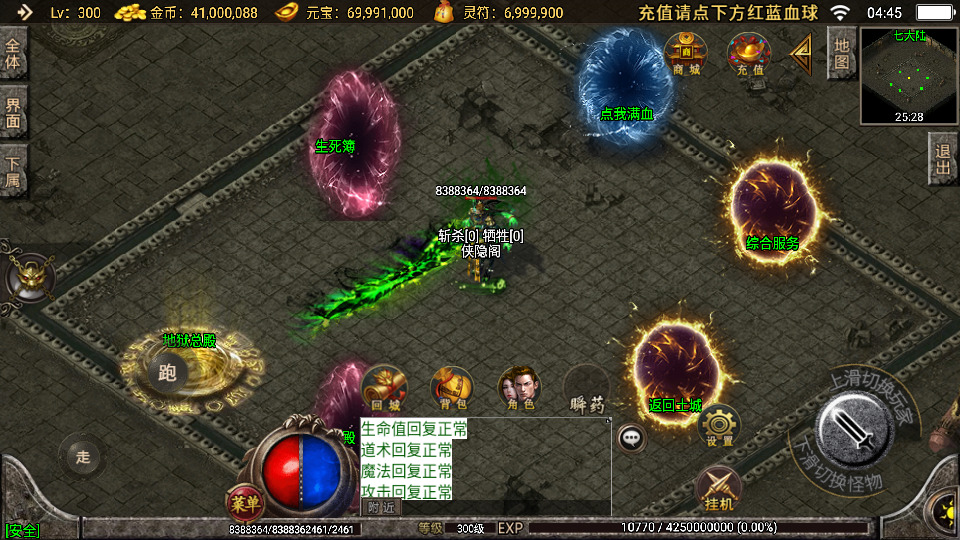
Task: Activate the 跑 run button
Action: pyautogui.click(x=168, y=373)
